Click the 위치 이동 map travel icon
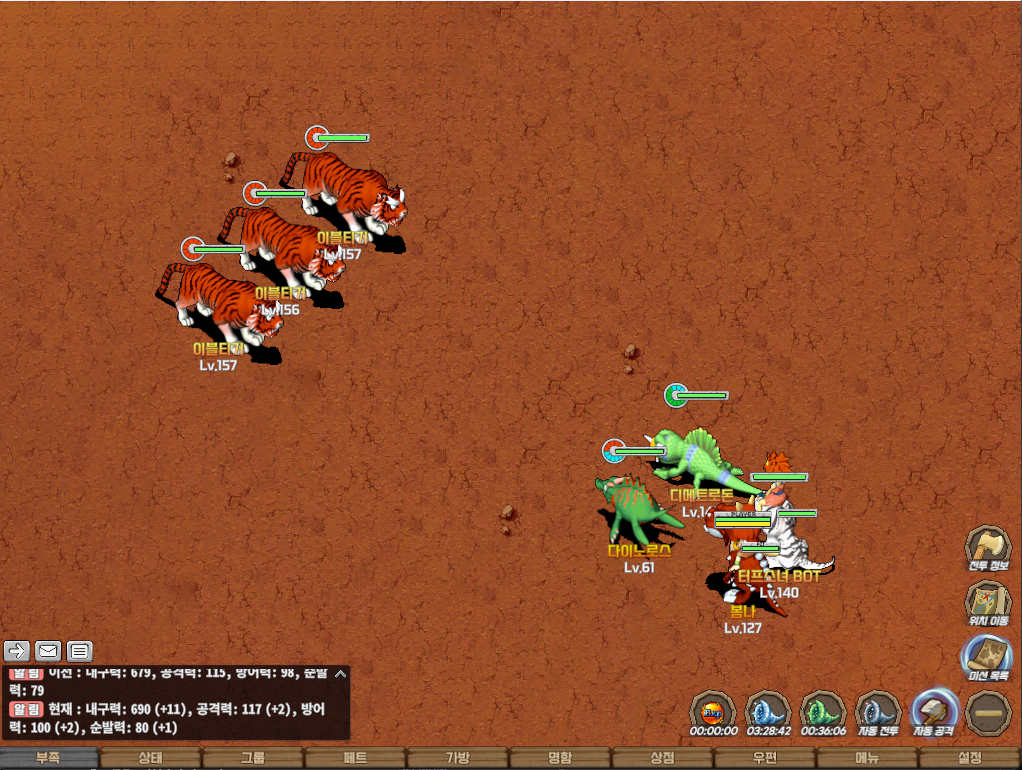This screenshot has width=1022, height=770. click(987, 602)
